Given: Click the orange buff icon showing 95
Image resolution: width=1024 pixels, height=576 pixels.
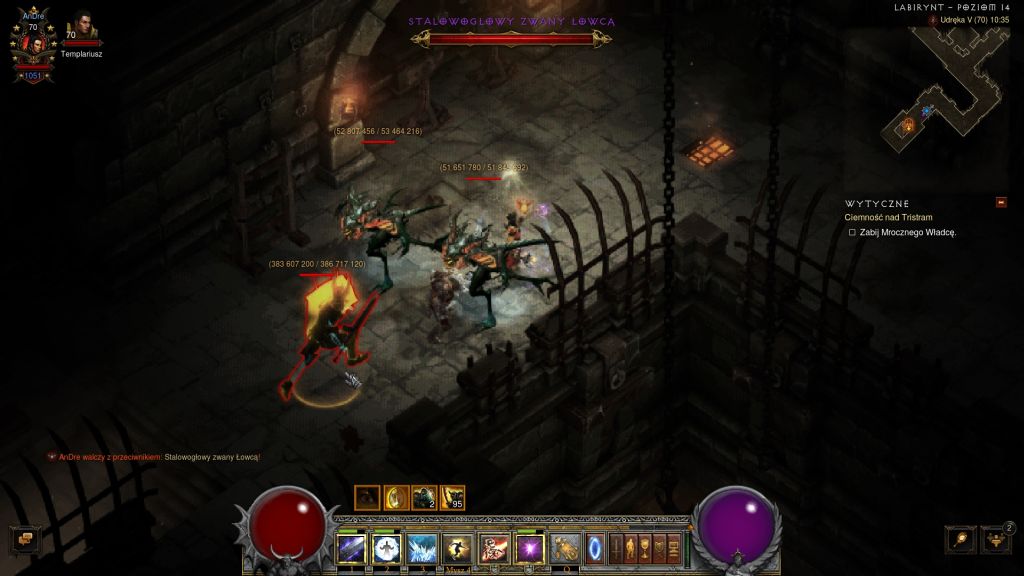Looking at the screenshot, I should [453, 497].
